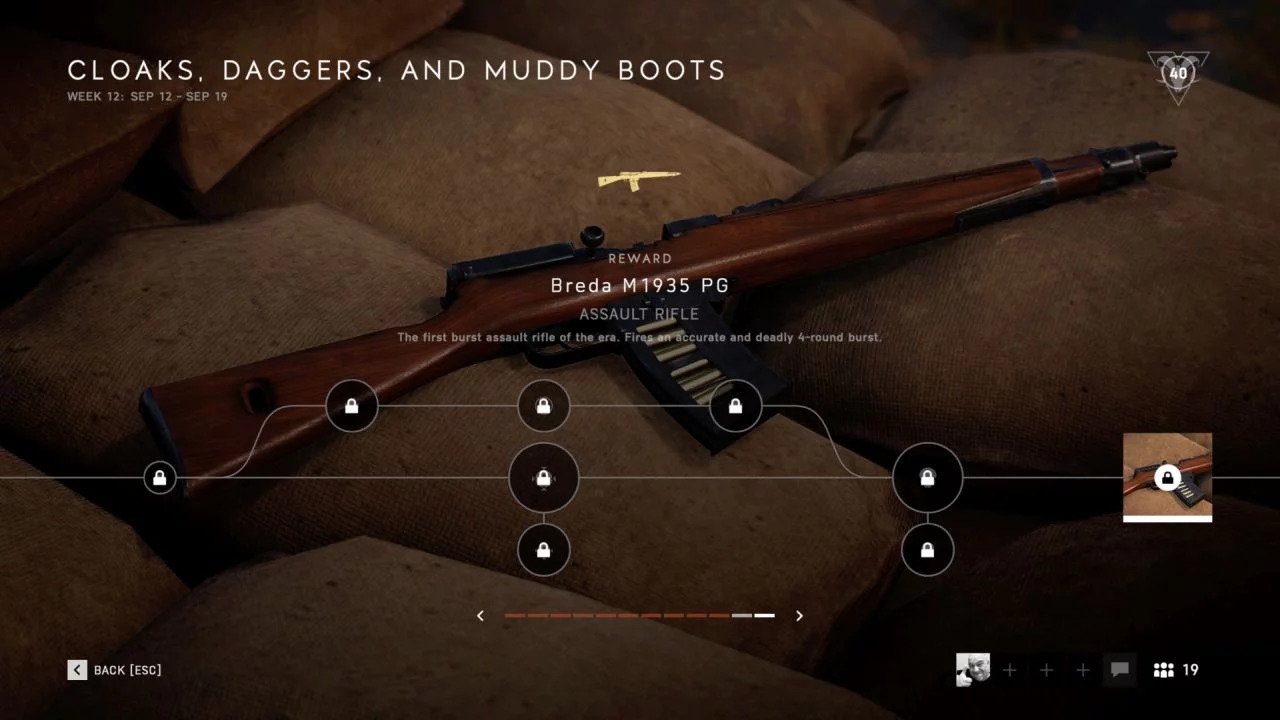
Task: Open the squad chat speech bubble
Action: point(1120,670)
